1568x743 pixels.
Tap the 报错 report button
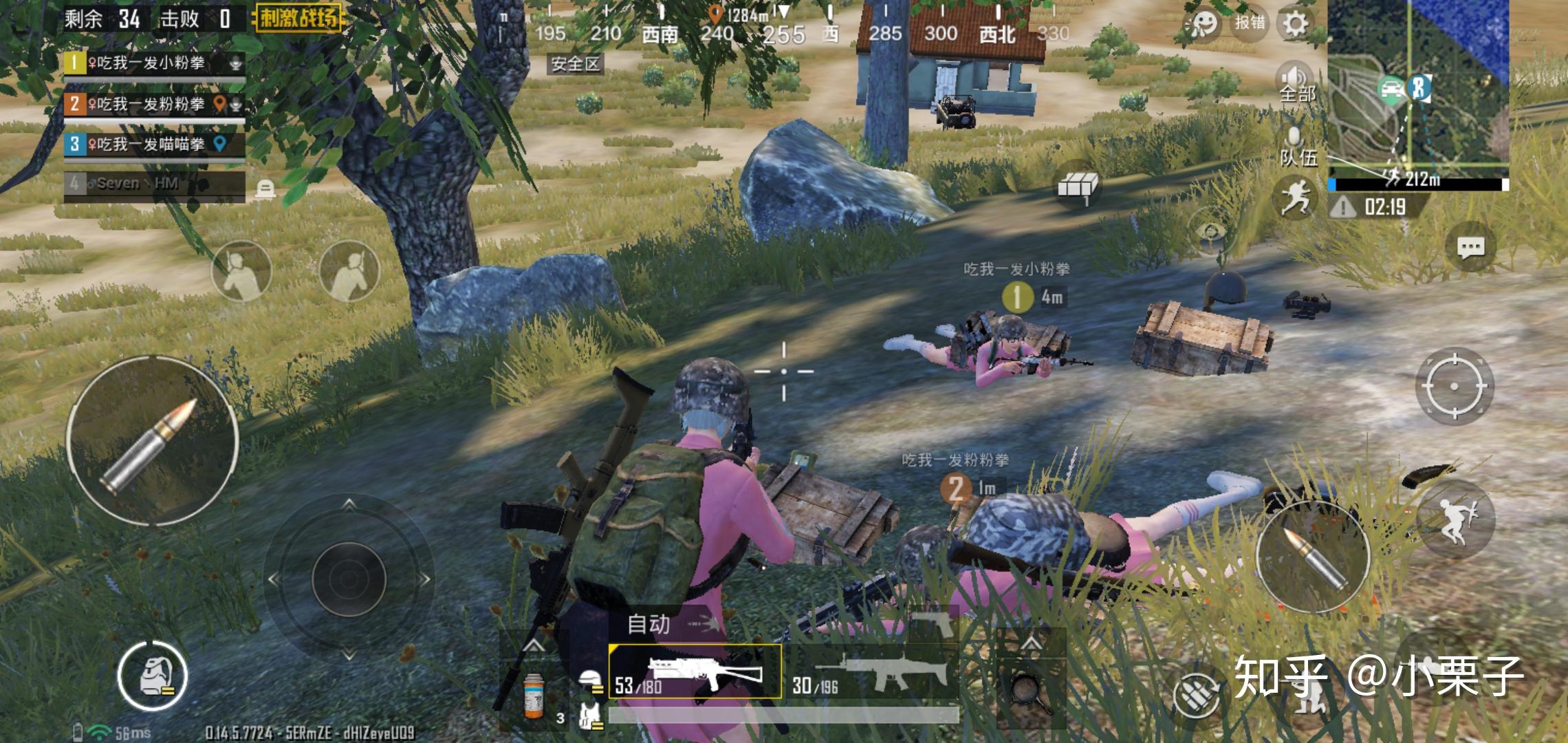pos(1249,23)
